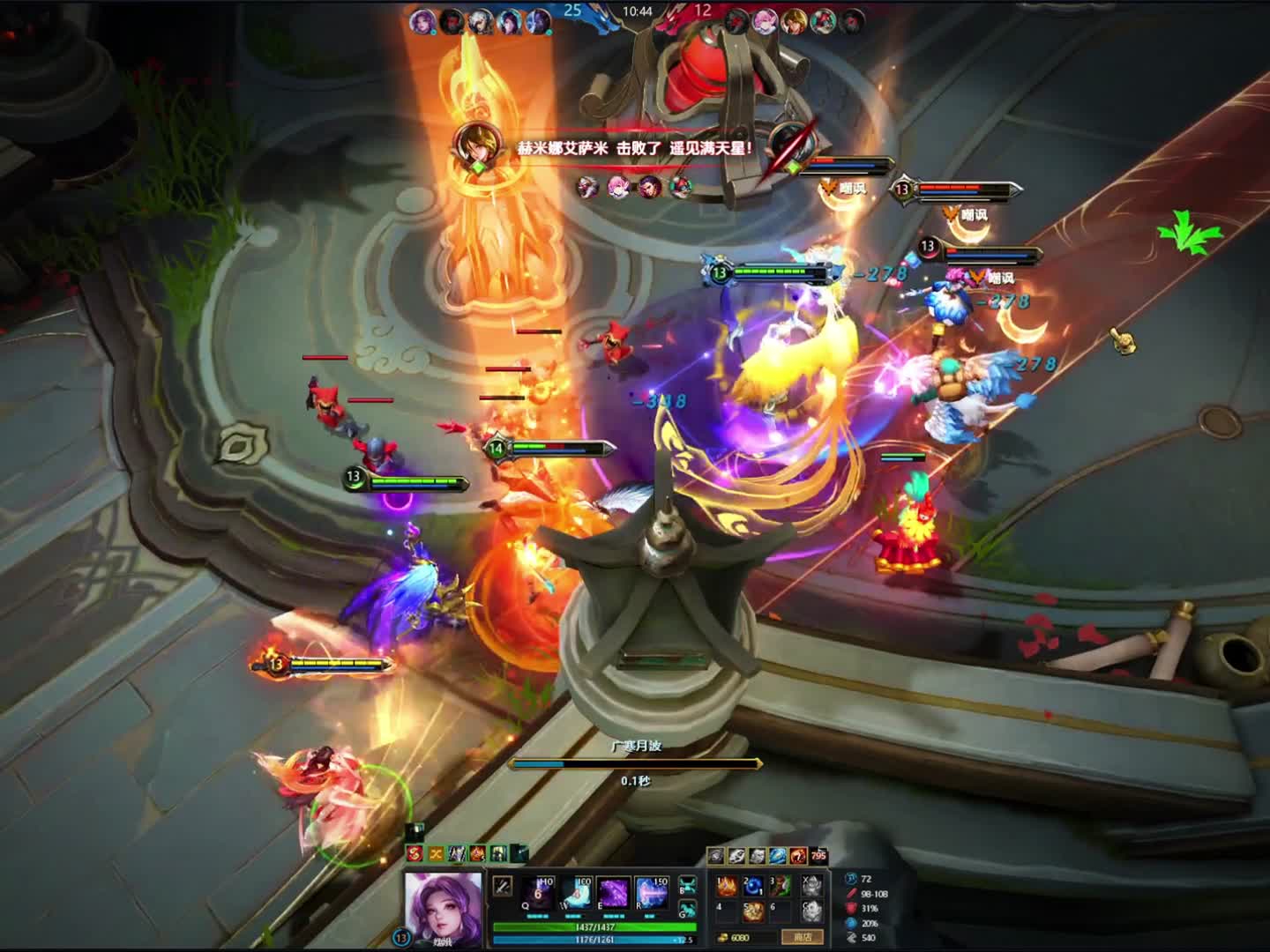Activate the Q ability
Viewport: 1270px width, 952px height.
539,893
